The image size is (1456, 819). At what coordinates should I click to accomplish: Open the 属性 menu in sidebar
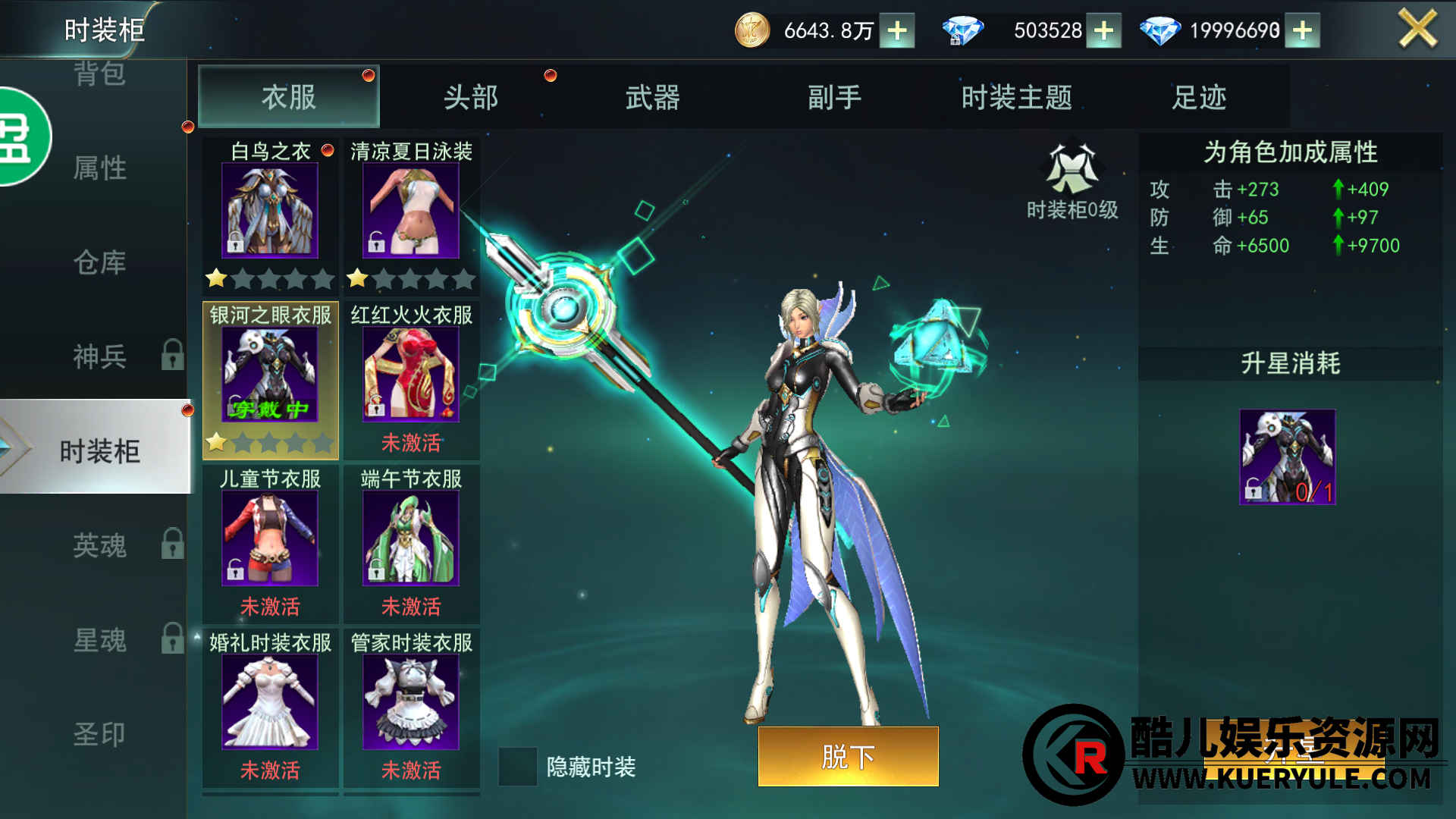point(99,168)
